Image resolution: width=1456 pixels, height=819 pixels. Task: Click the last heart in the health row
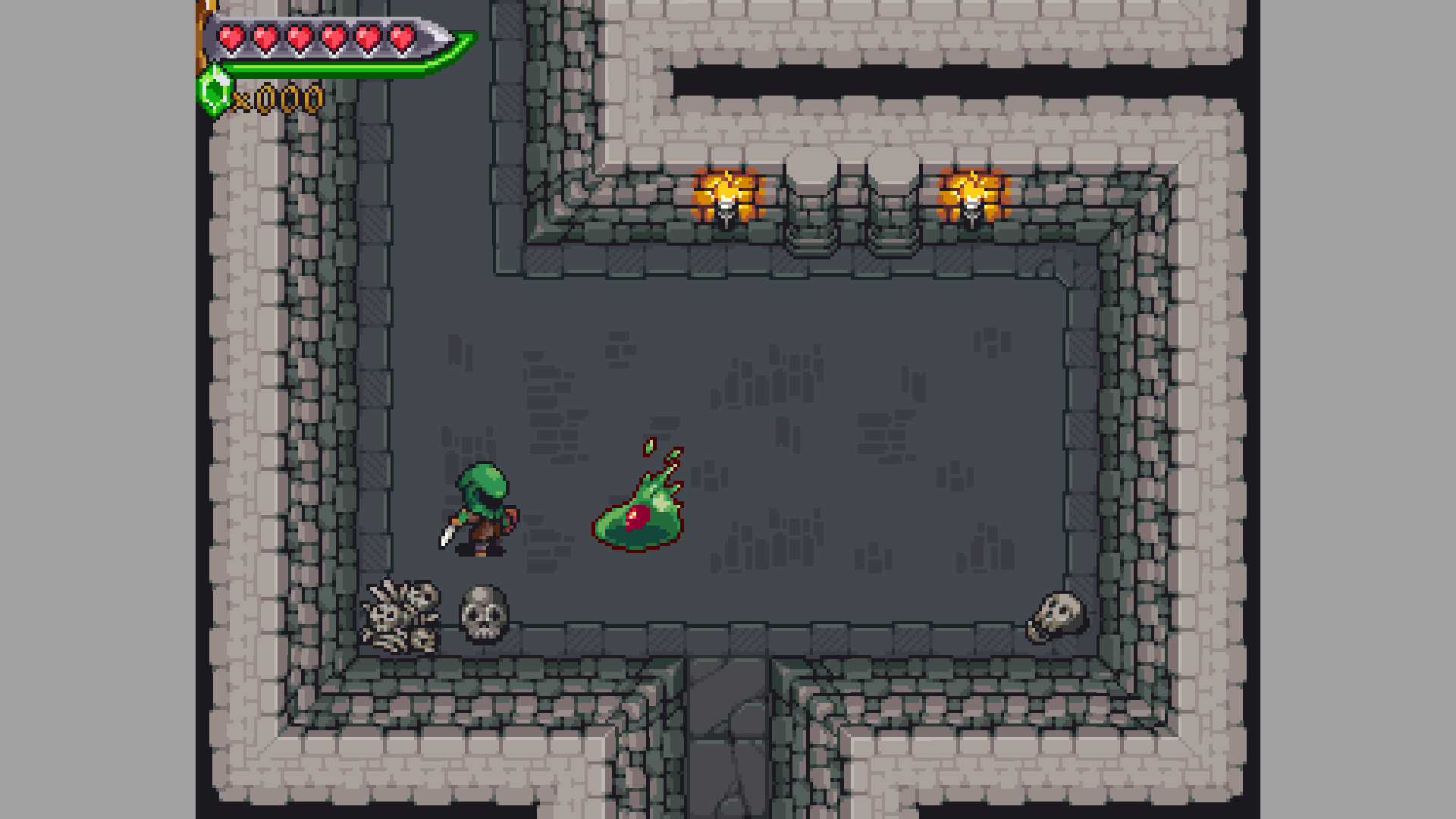coord(402,36)
